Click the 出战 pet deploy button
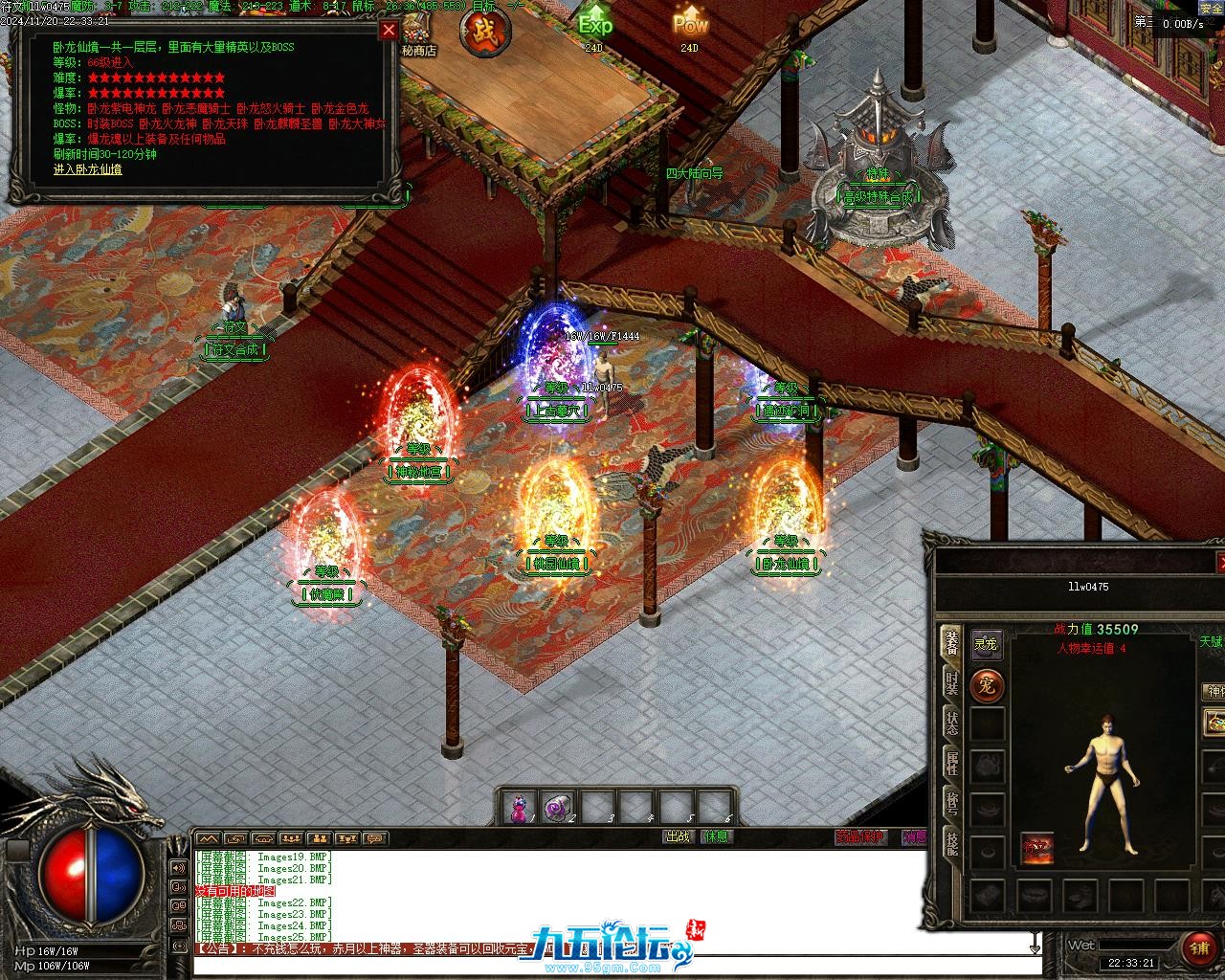The width and height of the screenshot is (1225, 980). 678,836
